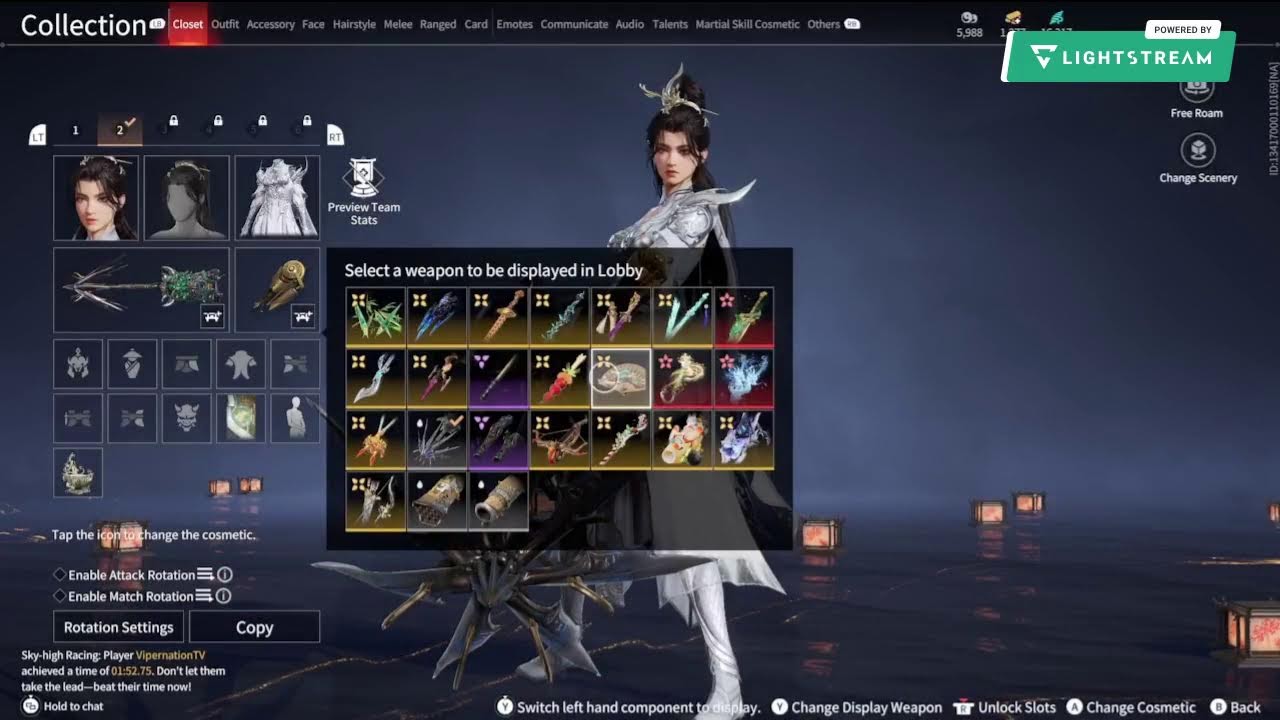Pick the carrot weapon skin

click(559, 376)
